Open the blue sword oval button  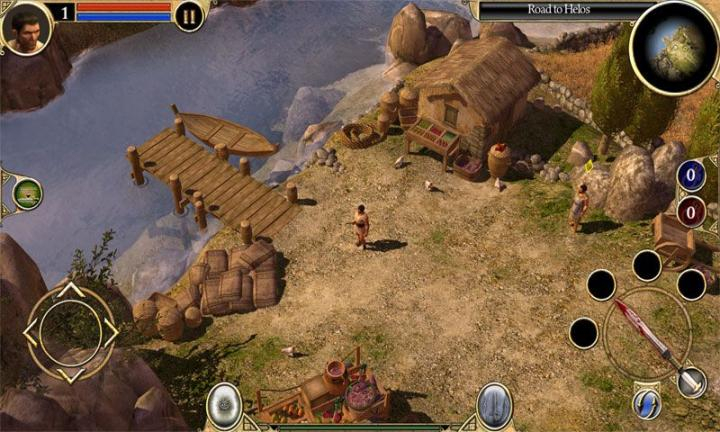(x=494, y=405)
